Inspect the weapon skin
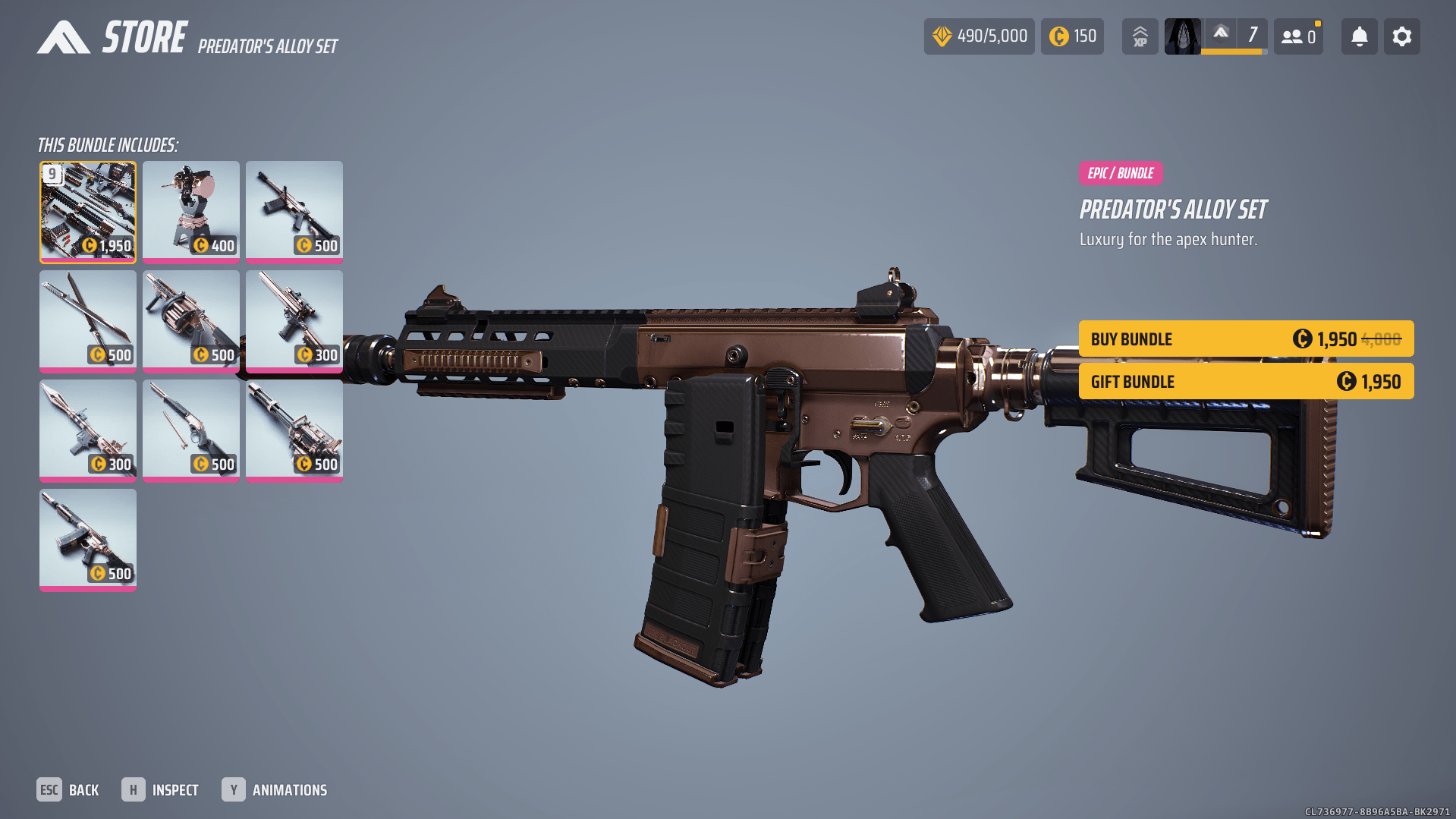Viewport: 1456px width, 819px height. (x=161, y=790)
